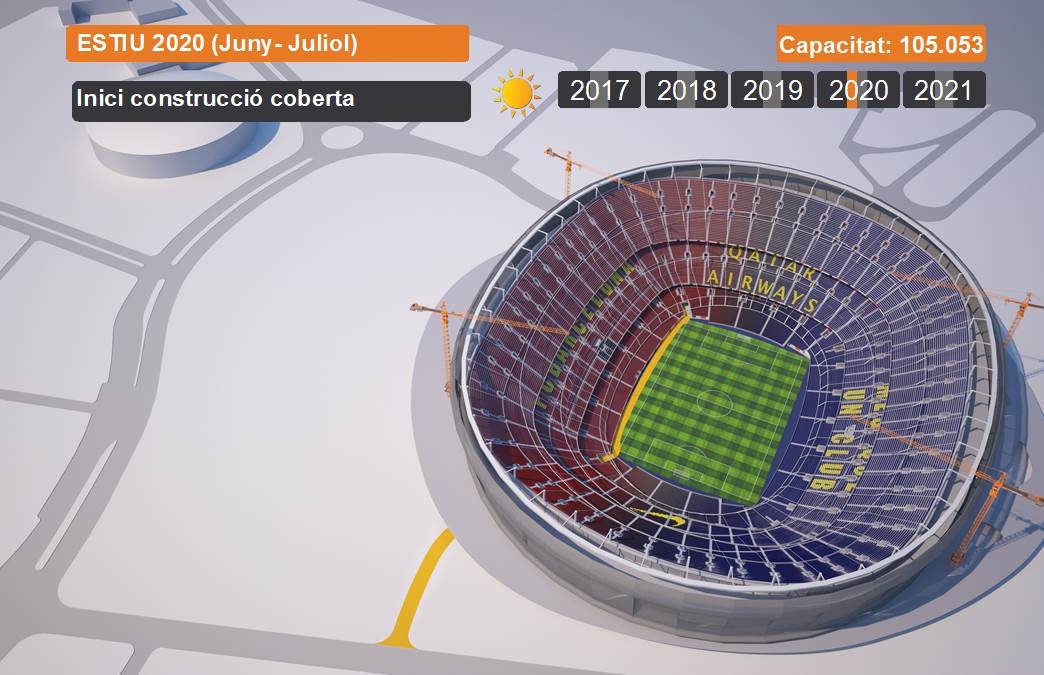This screenshot has height=675, width=1044.
Task: Select the 2018 year marker
Action: [686, 90]
